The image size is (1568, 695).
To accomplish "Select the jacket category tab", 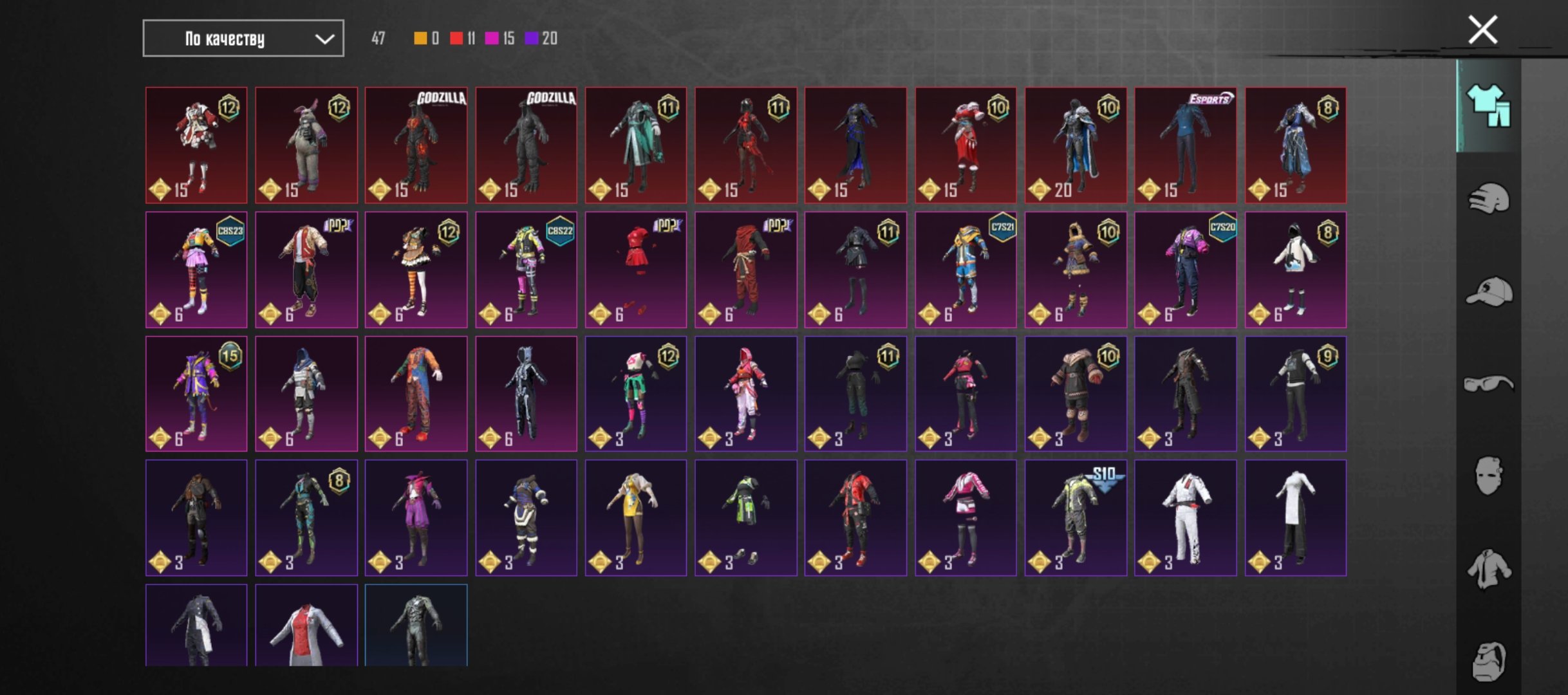I will [1488, 569].
